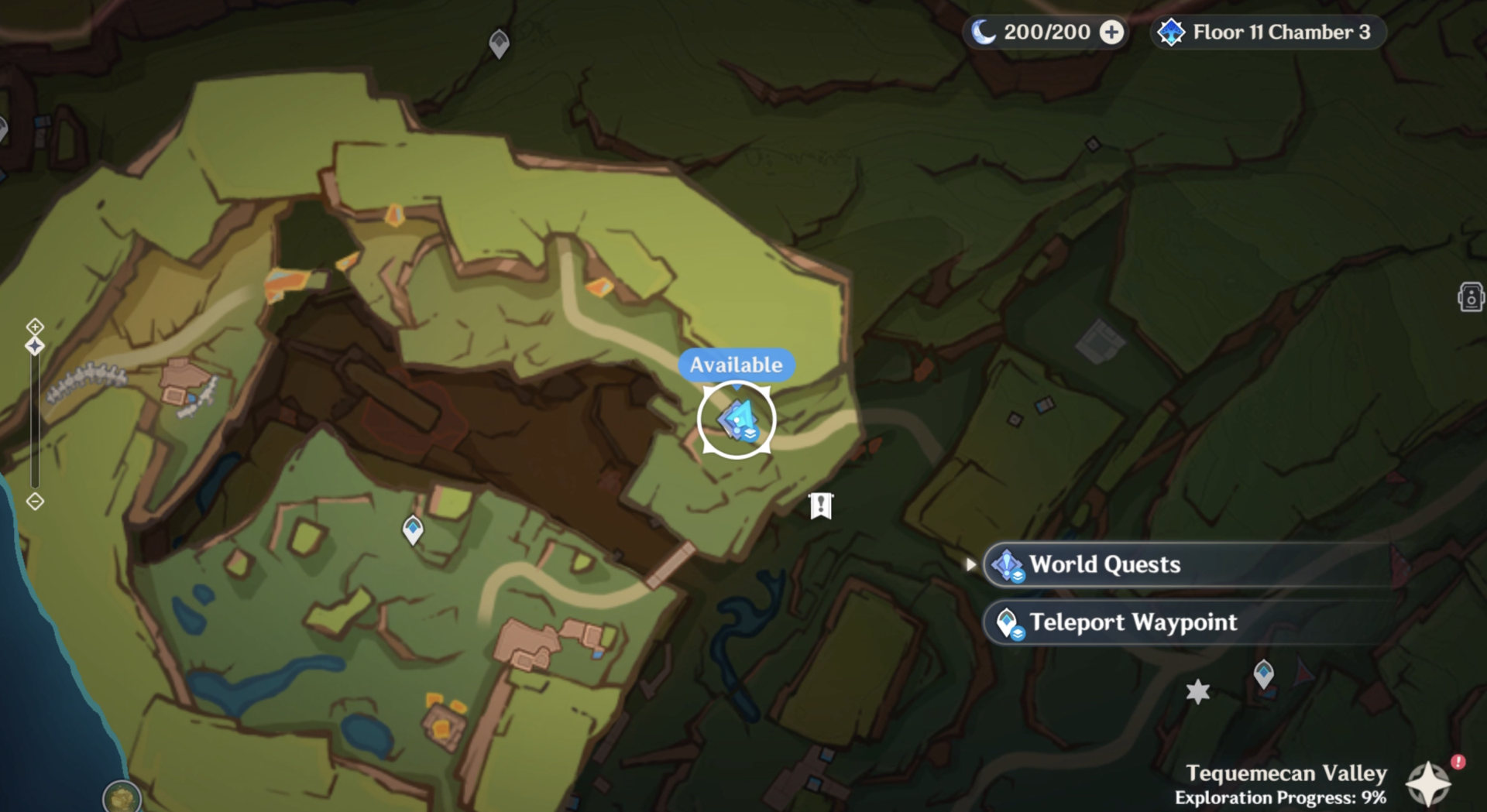Click the map zoom-out diamond button
The image size is (1487, 812).
(x=35, y=502)
